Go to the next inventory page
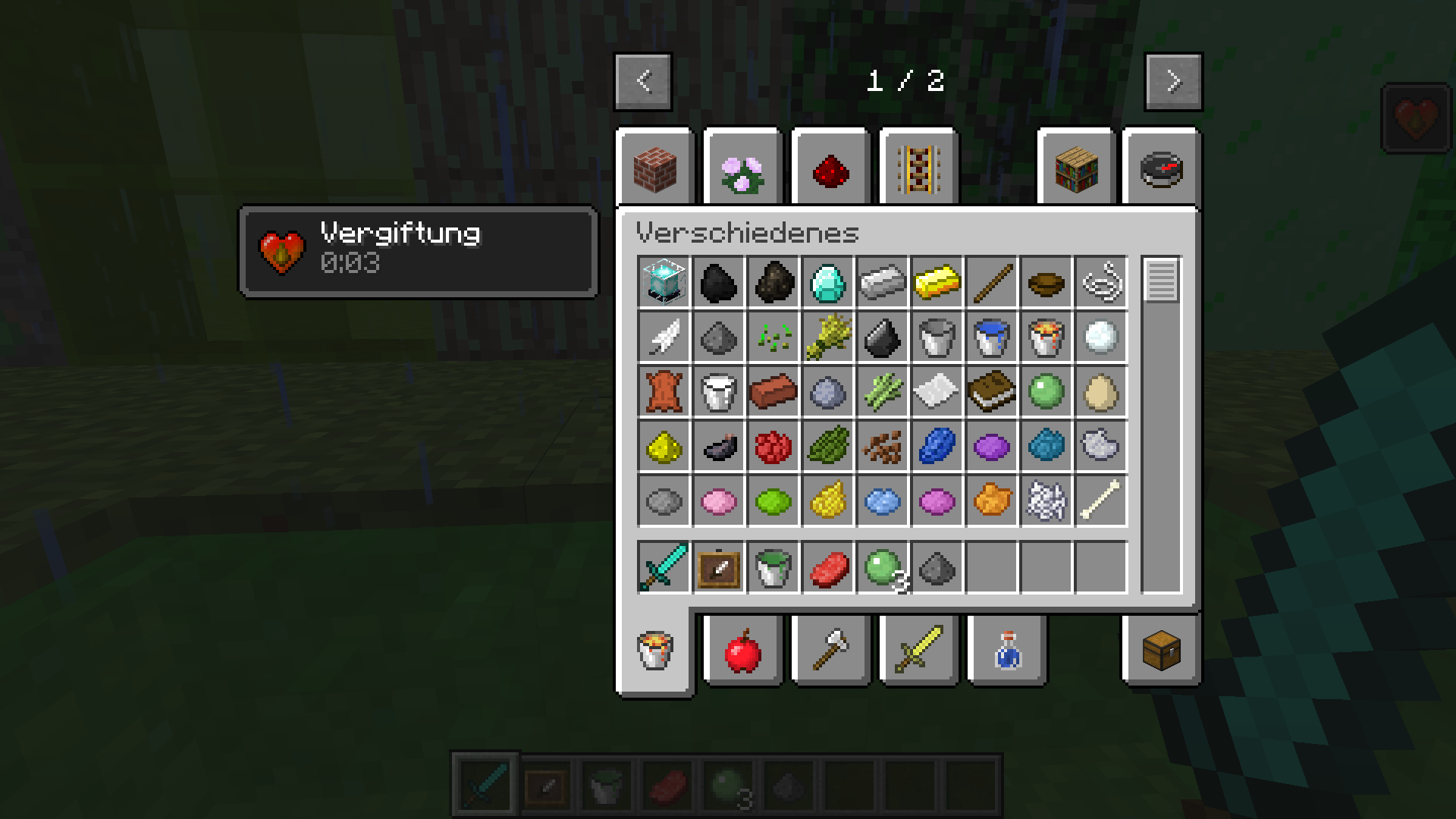Viewport: 1456px width, 819px height. pos(1172,82)
